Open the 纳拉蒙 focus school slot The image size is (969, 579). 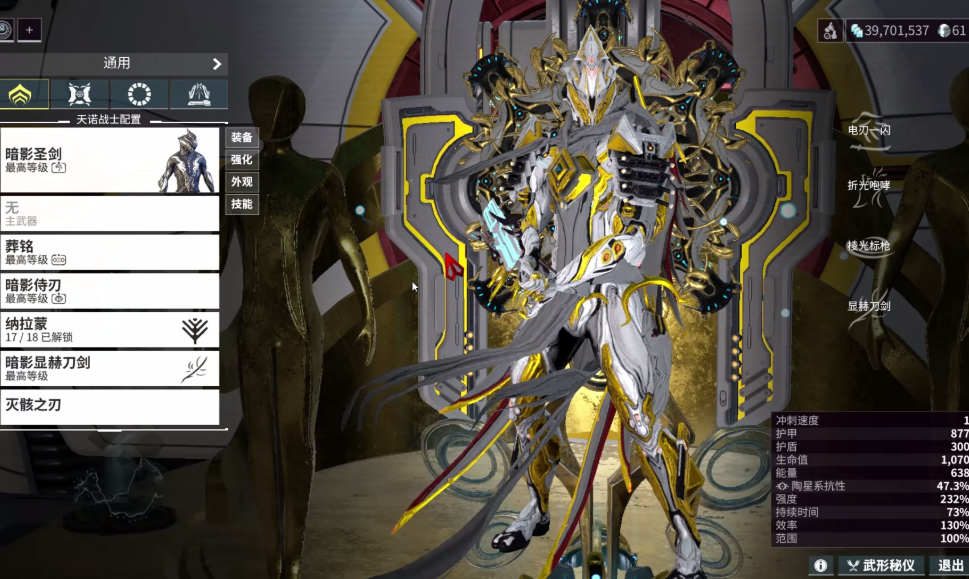[110, 330]
